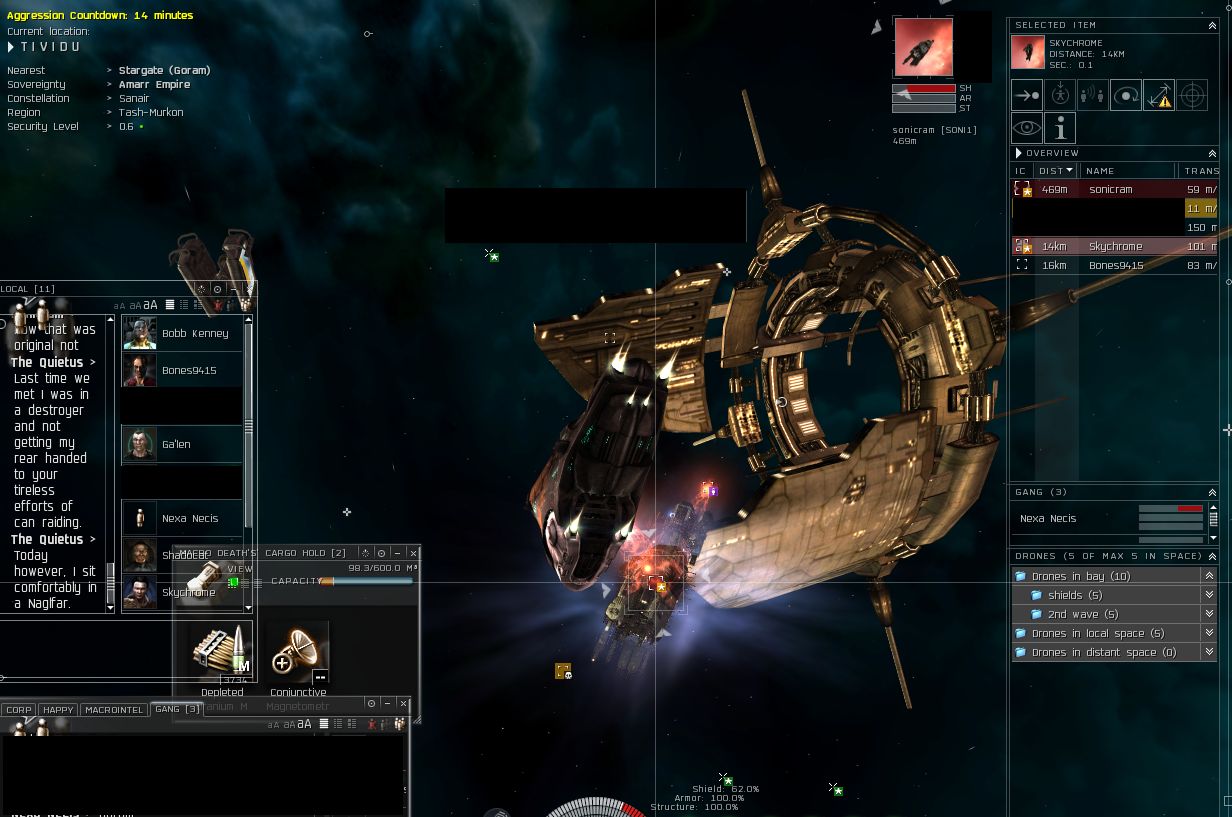
Task: Sort overview by the Dist column
Action: pyautogui.click(x=1050, y=171)
